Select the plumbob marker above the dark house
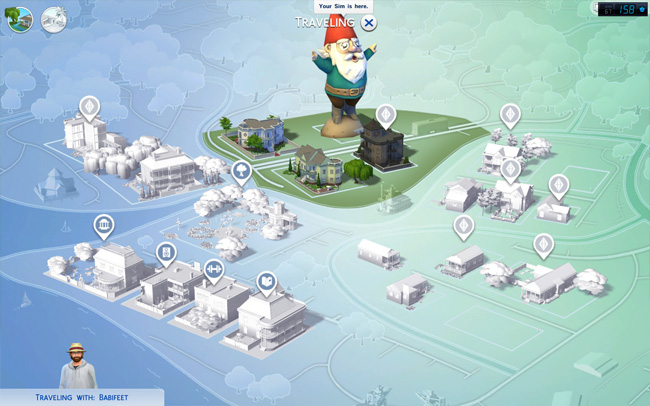This screenshot has width=650, height=406. tap(386, 115)
